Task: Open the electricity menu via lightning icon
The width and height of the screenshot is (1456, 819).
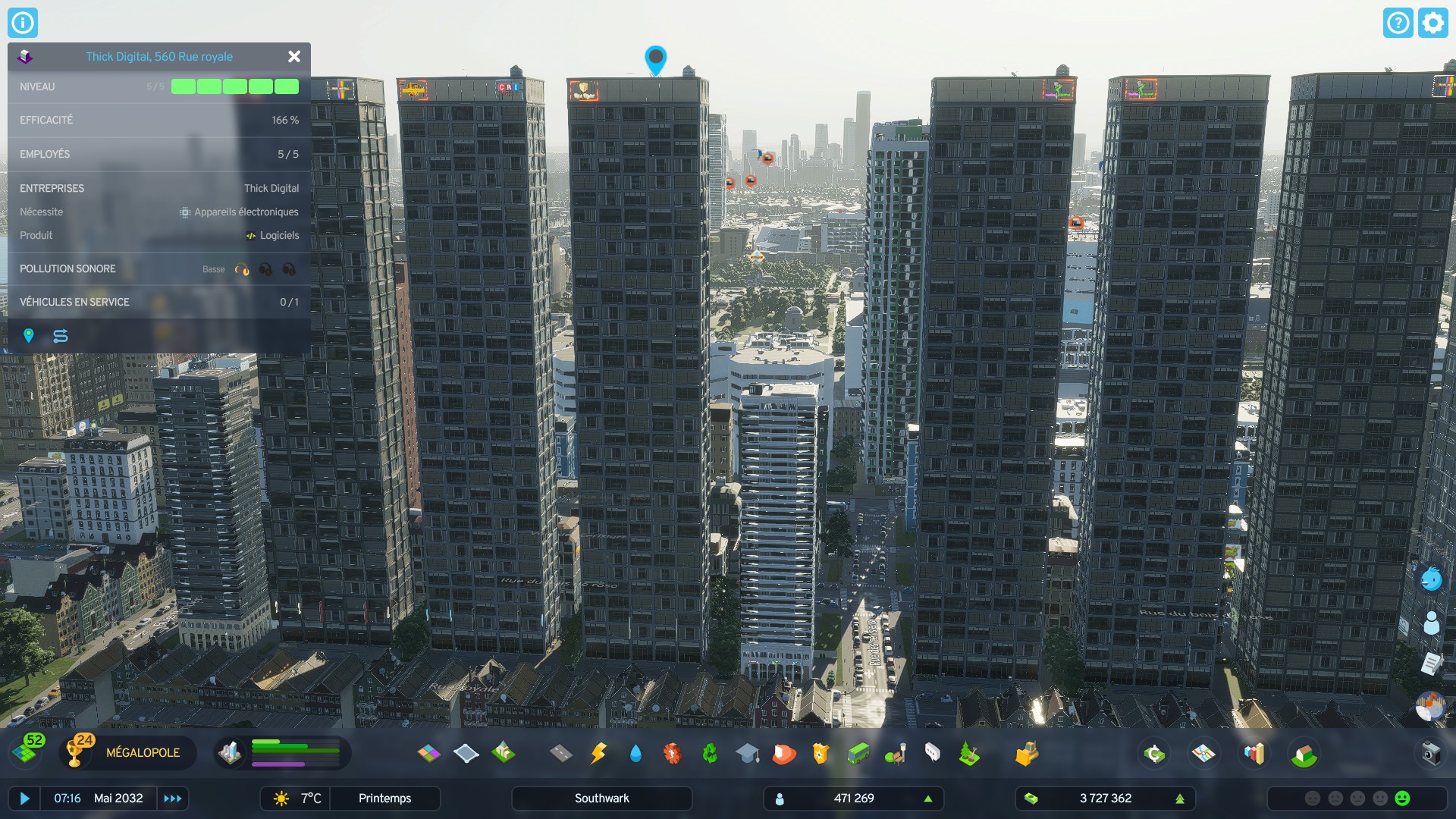Action: (598, 753)
